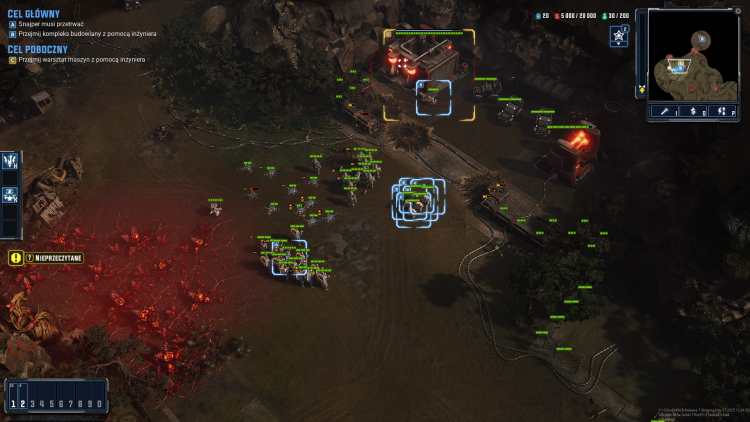Click side objective C about the machine workshop

pos(81,60)
